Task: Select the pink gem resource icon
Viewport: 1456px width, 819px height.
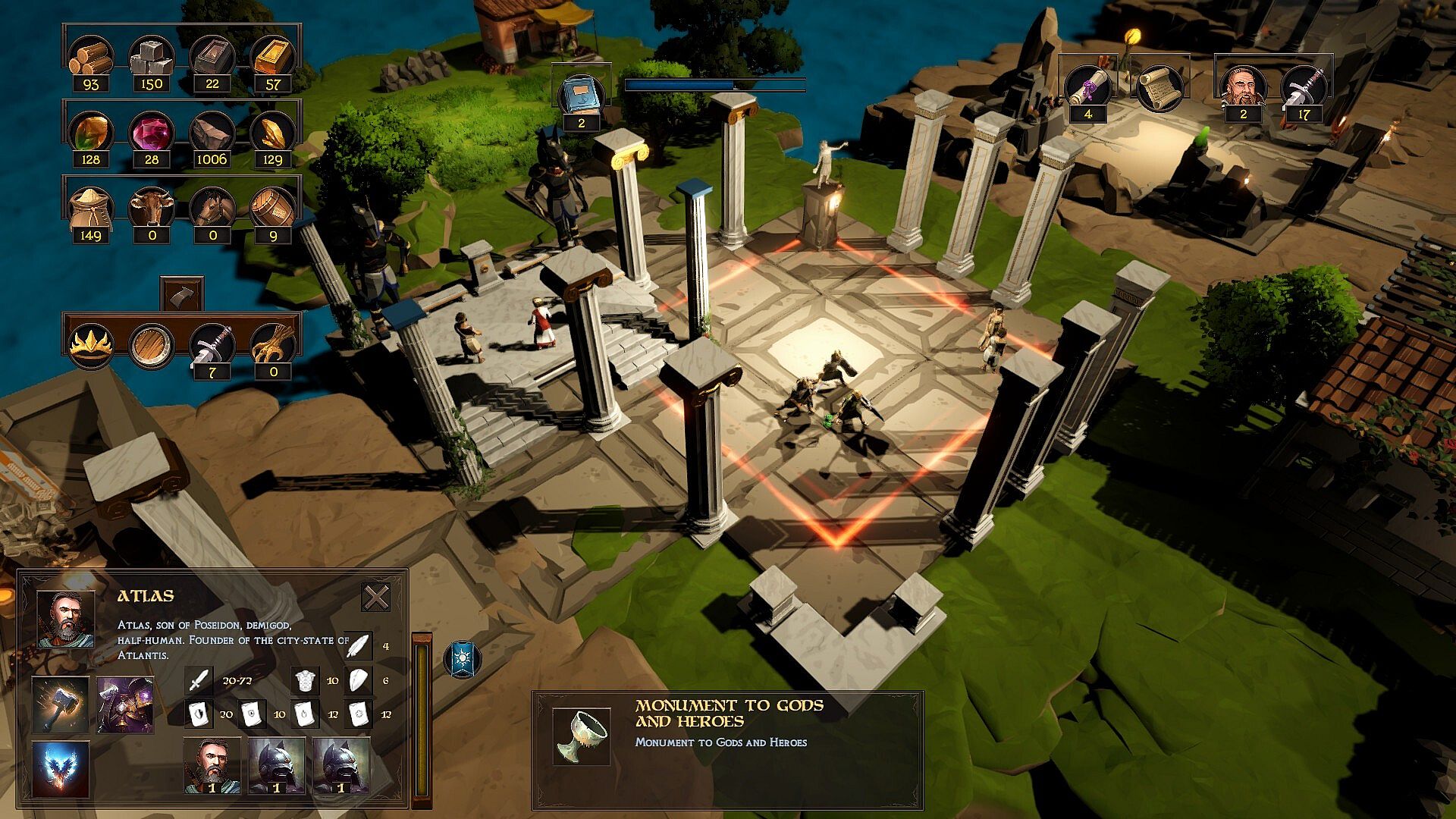Action: coord(152,134)
